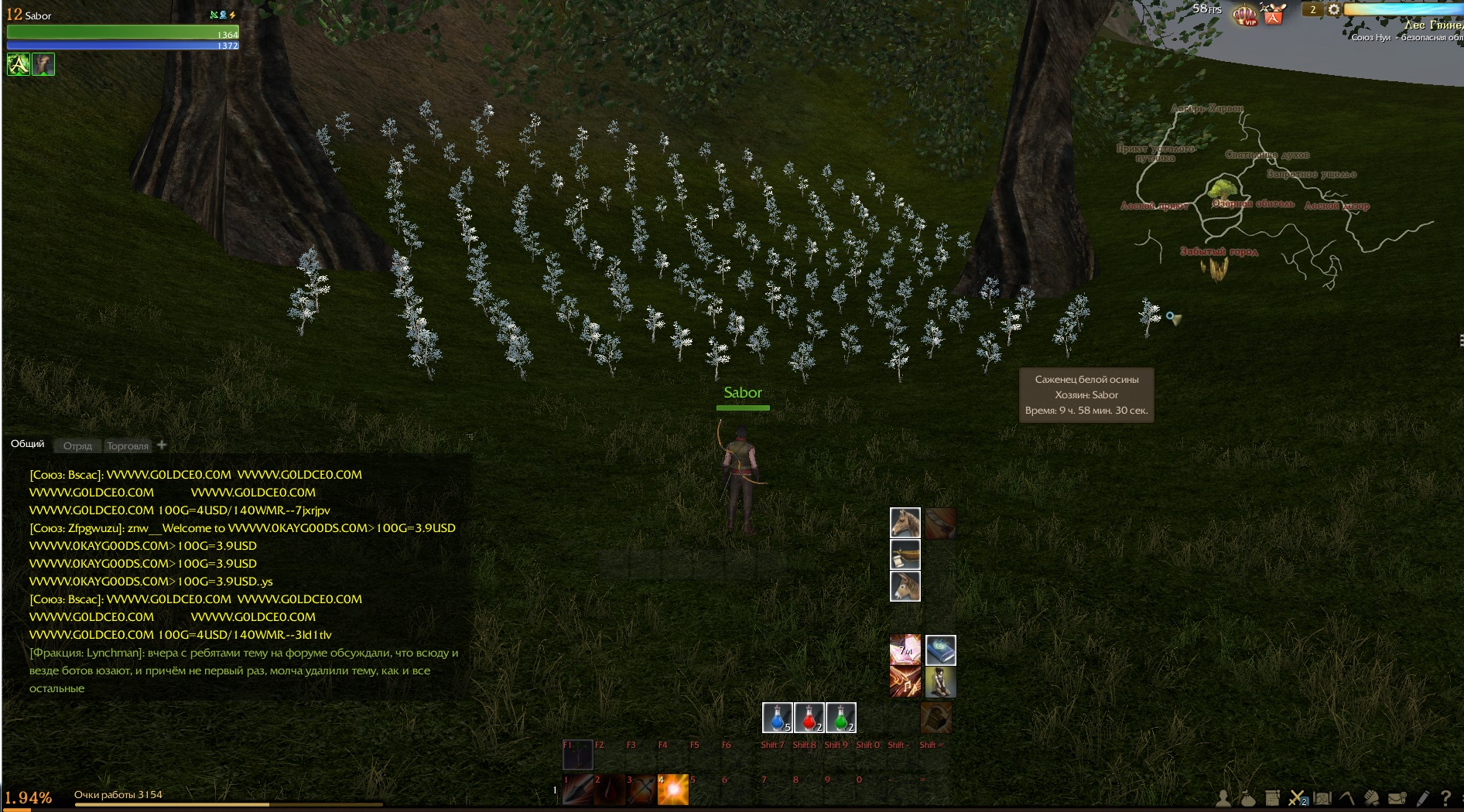Open the VIP crown menu
The image size is (1464, 812).
1244,14
